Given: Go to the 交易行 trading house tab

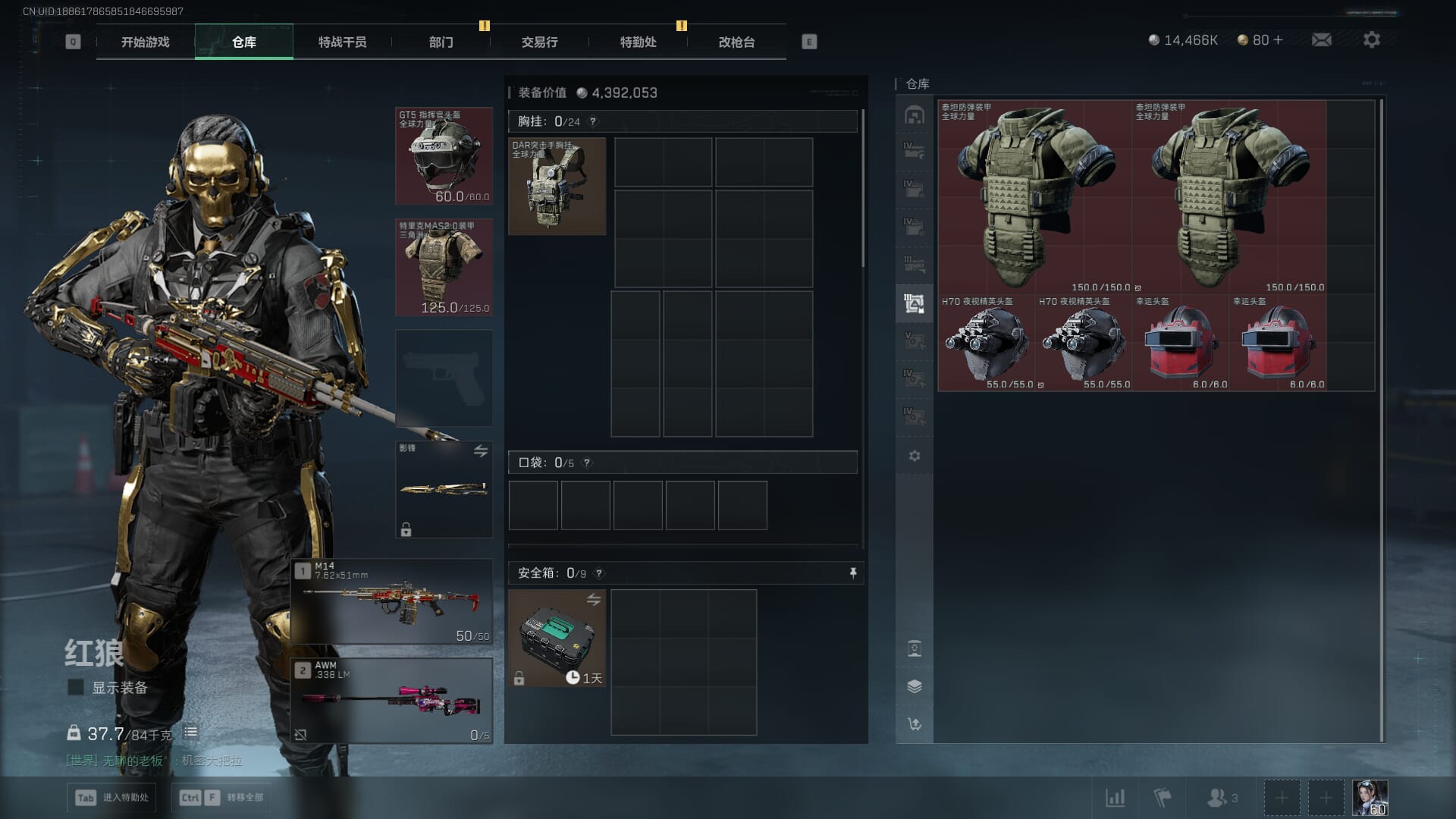Looking at the screenshot, I should 539,42.
